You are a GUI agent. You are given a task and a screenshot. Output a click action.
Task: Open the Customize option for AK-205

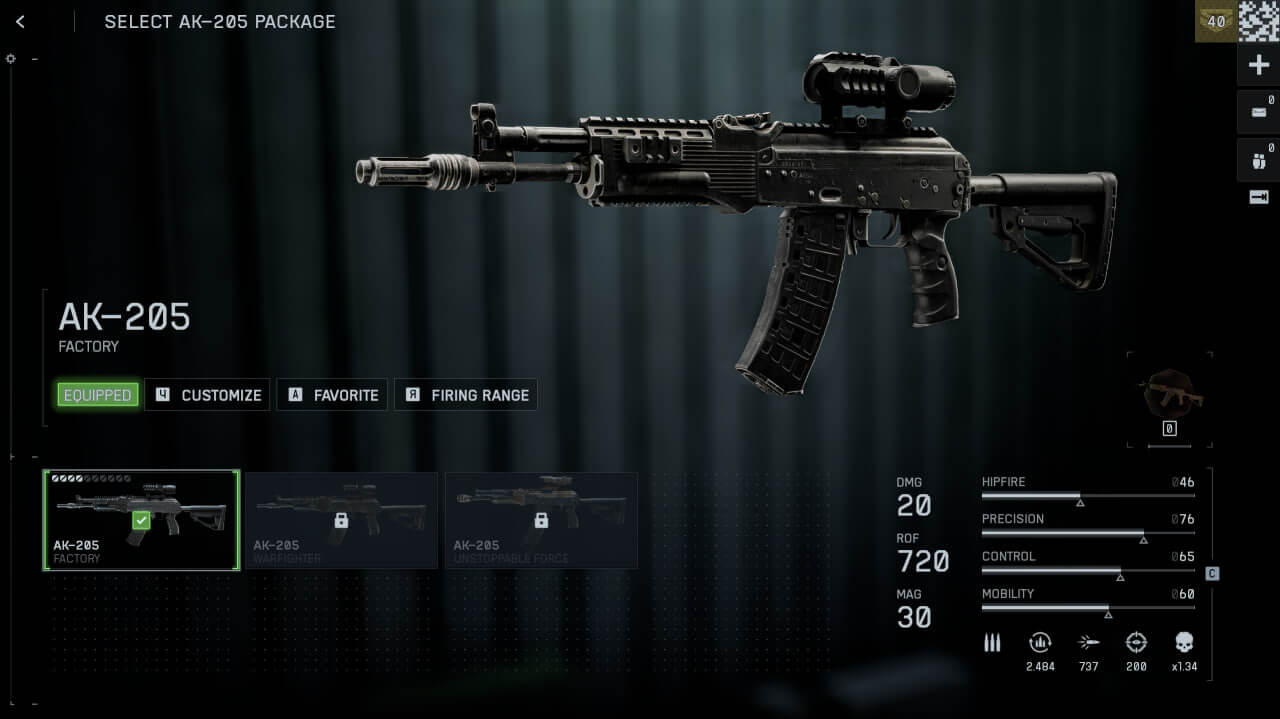tap(208, 395)
